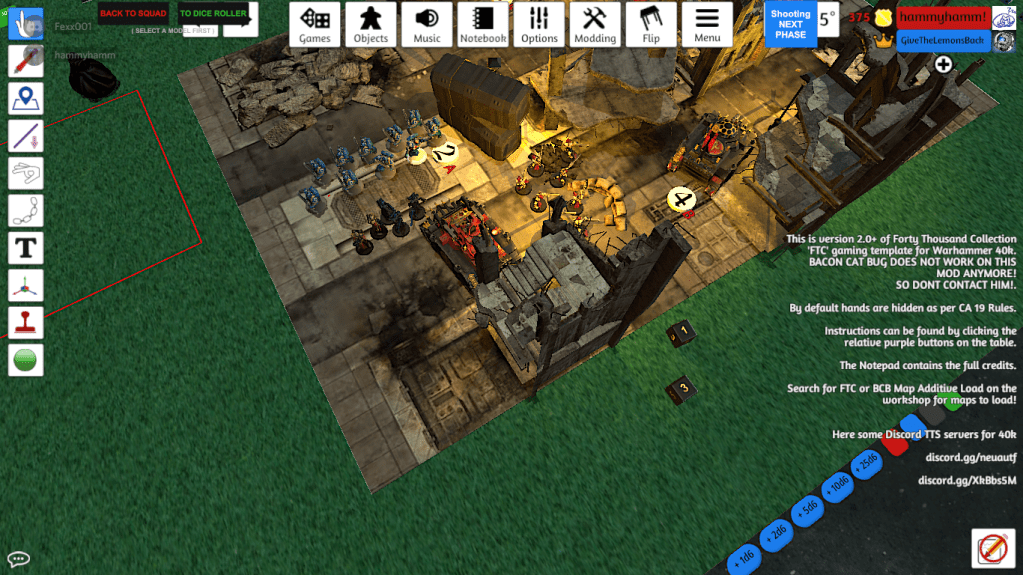Advance with Shooting Next Phase button
Image resolution: width=1023 pixels, height=575 pixels.
click(790, 24)
